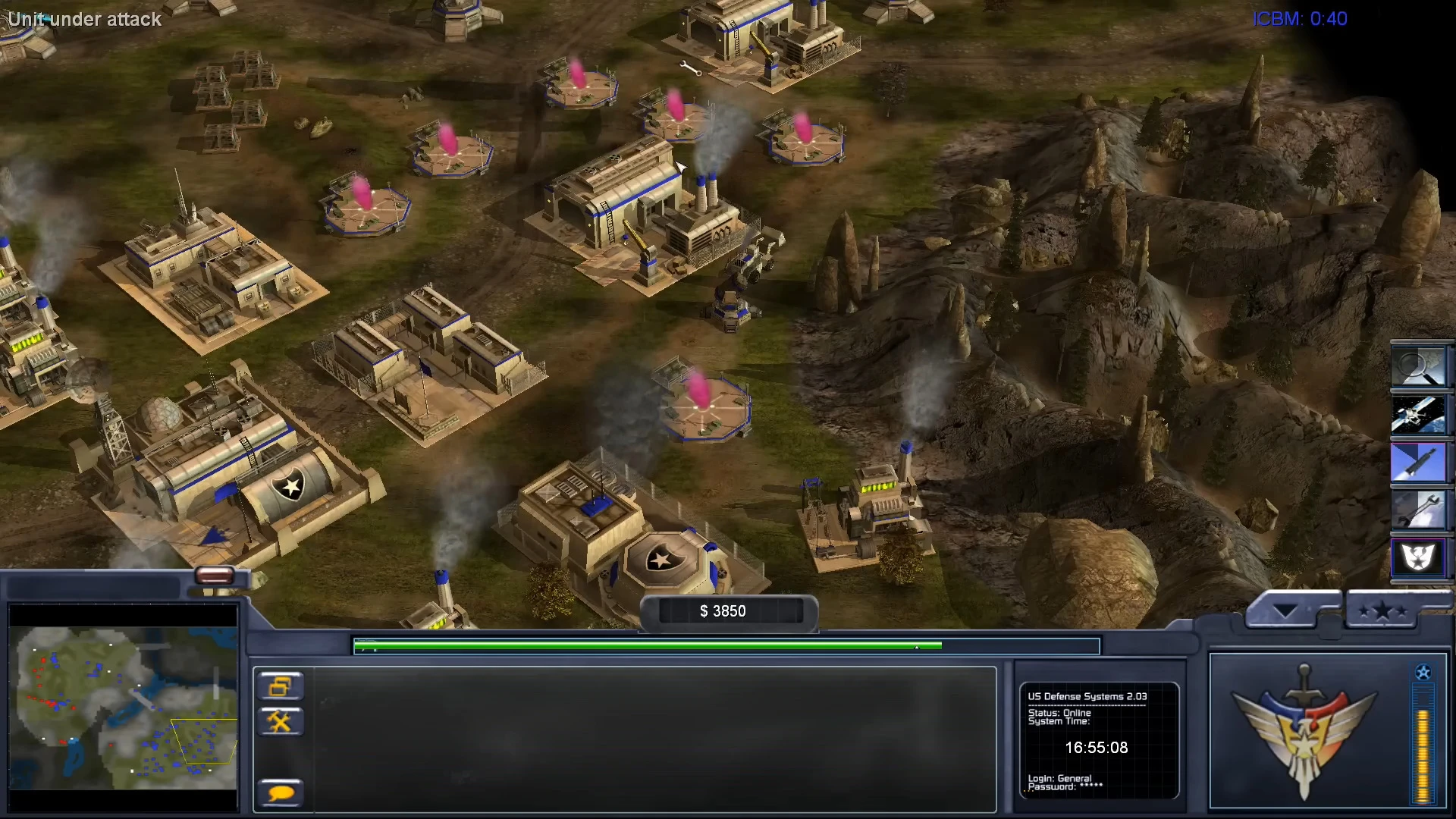Toggle the highlighted ICBM power off

click(x=1421, y=463)
